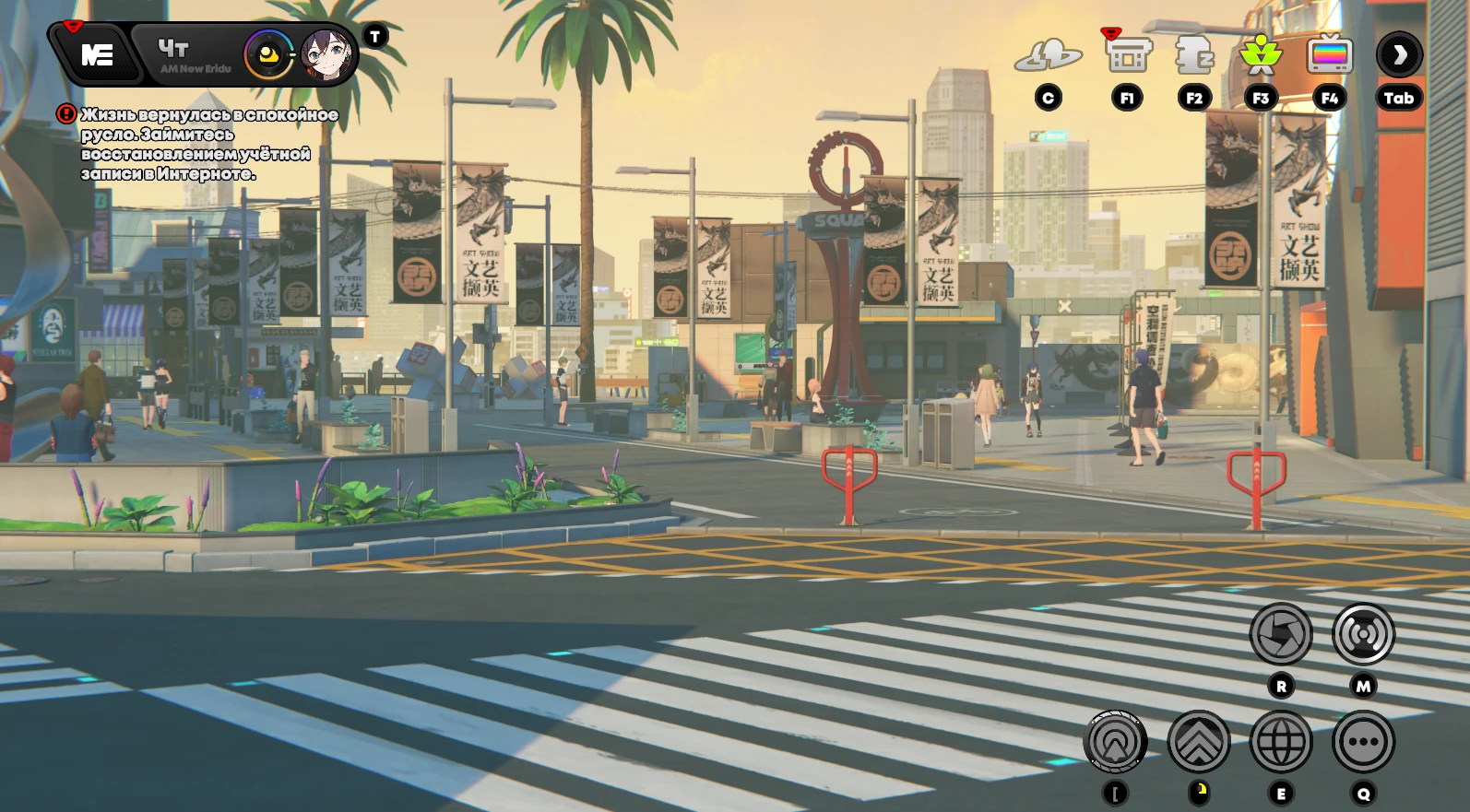Screen dimensions: 1470x812
Task: Open the notebook with Z icon
Action: [x=1194, y=56]
